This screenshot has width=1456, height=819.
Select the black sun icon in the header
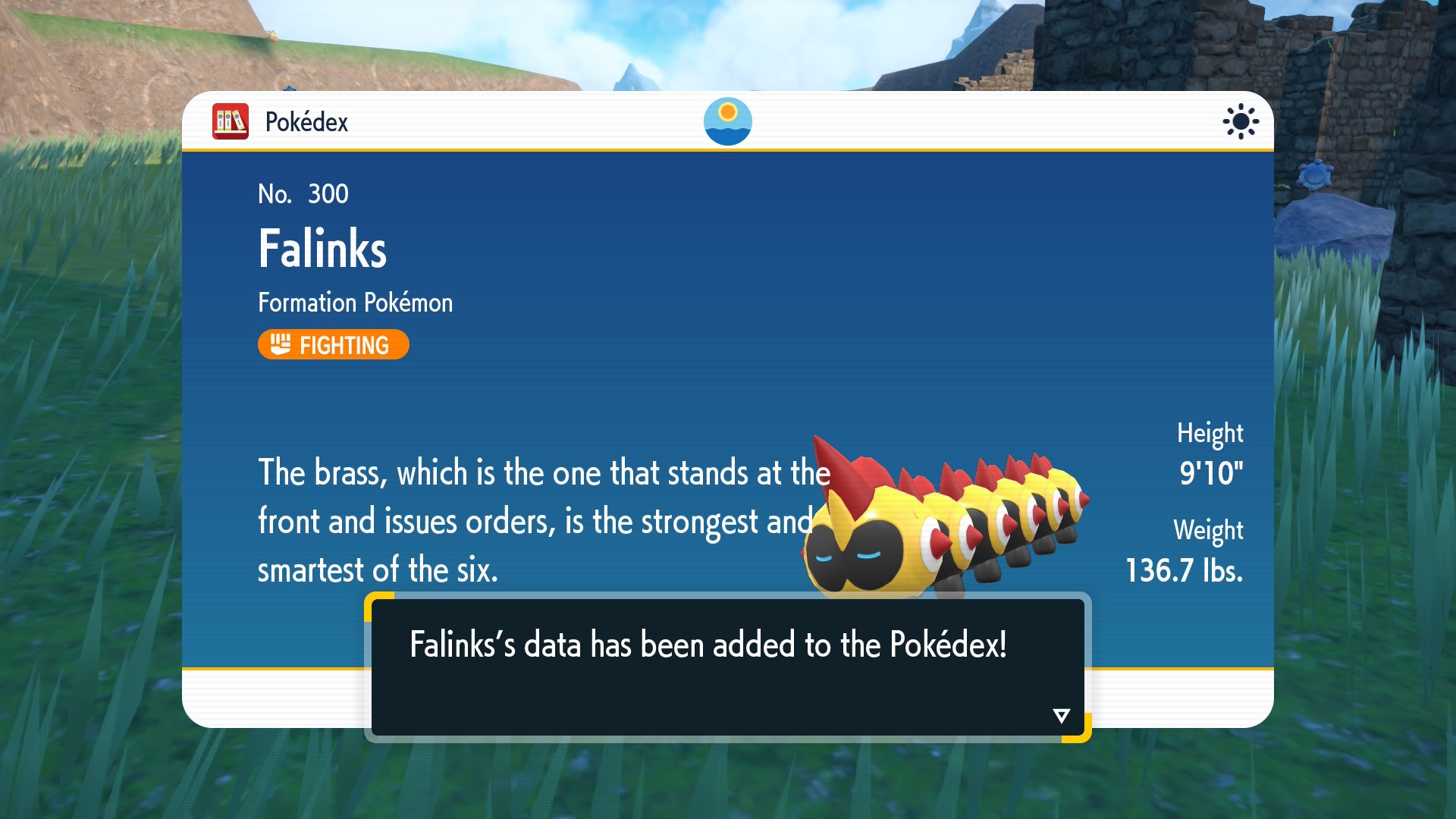[1241, 121]
